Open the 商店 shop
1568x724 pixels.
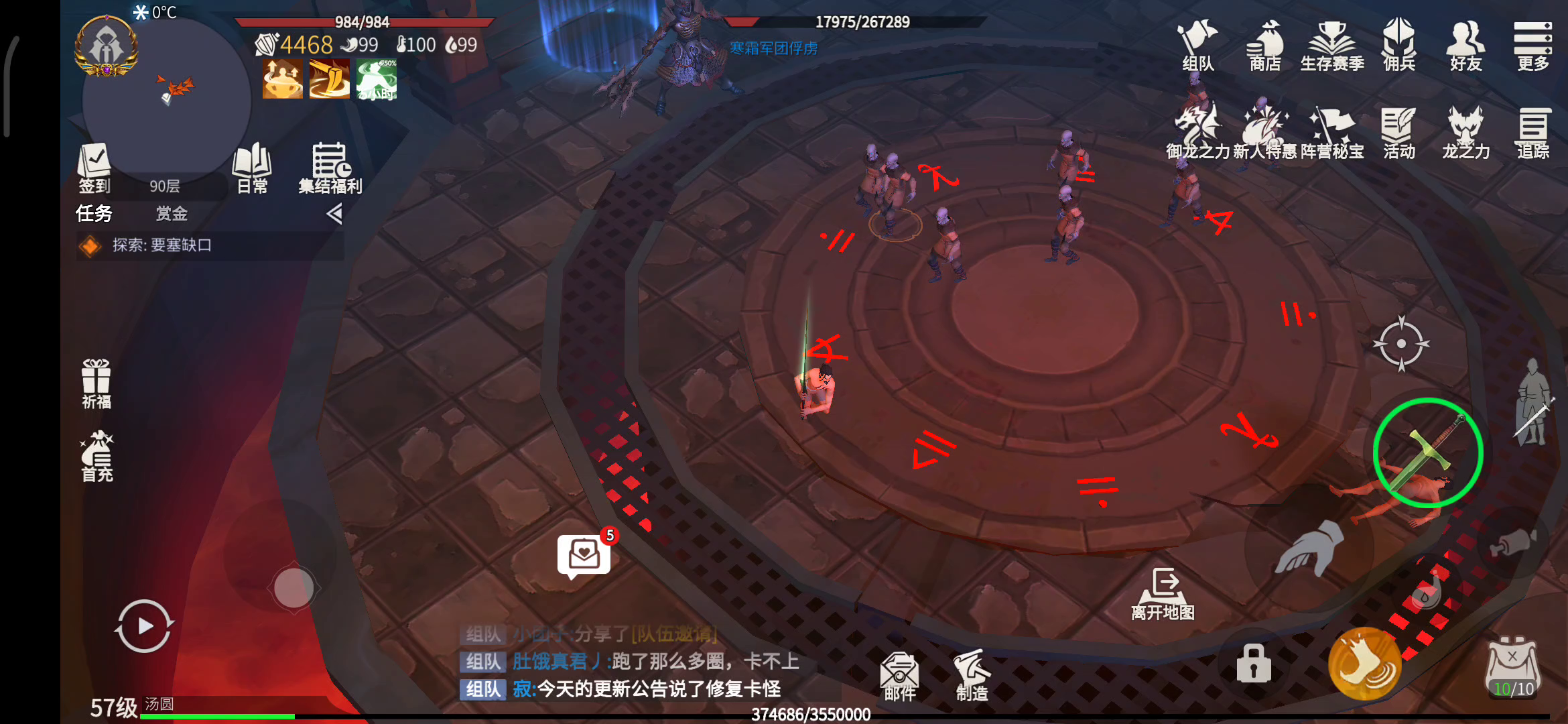pos(1264,45)
